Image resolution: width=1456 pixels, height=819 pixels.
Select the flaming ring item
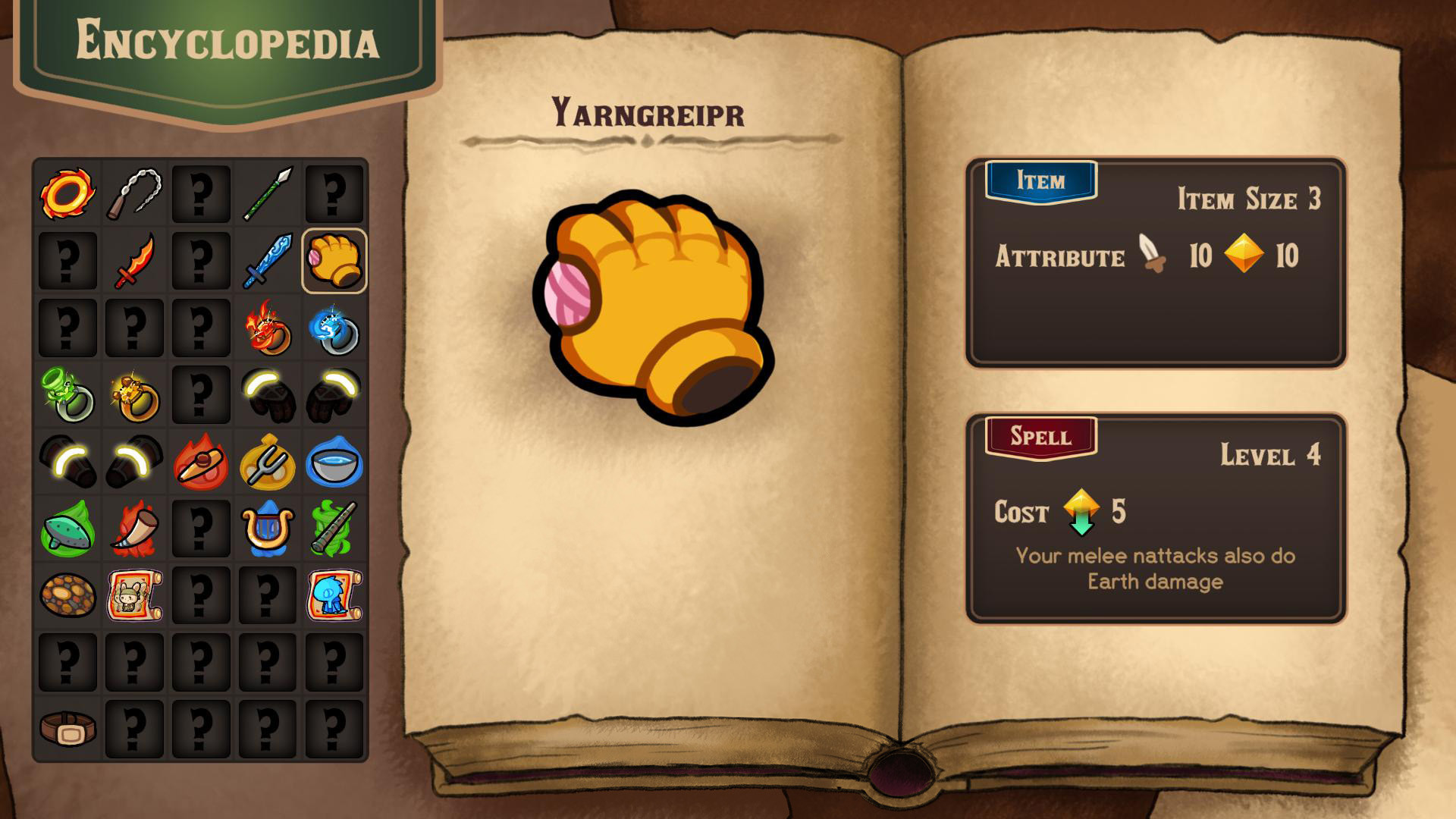click(x=67, y=192)
